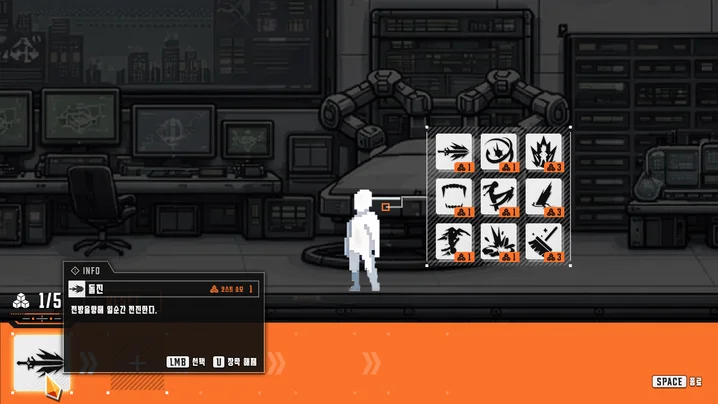The height and width of the screenshot is (404, 718).
Task: Select the dash sword skill in the grid
Action: tap(454, 152)
